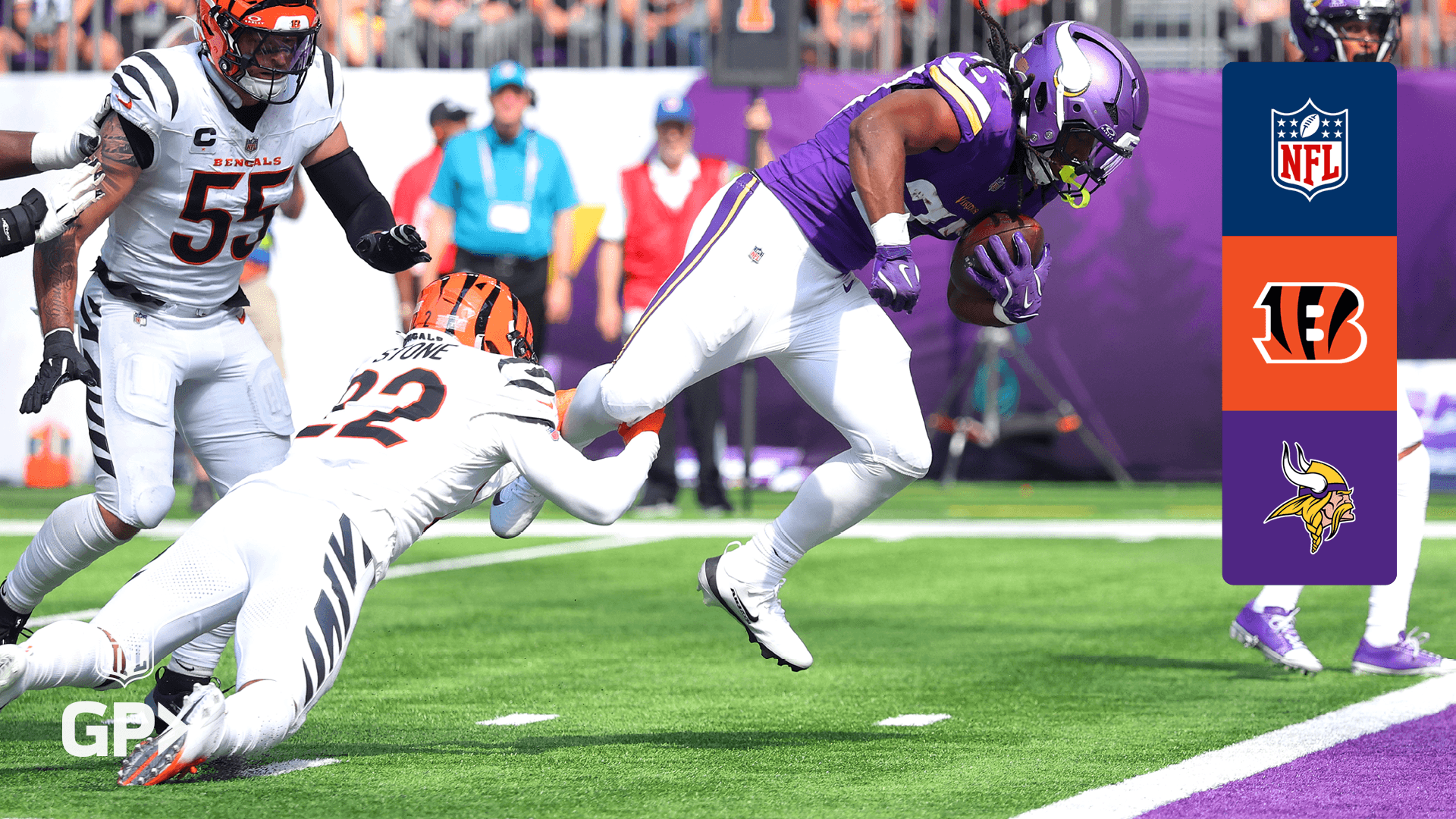Choose the Minnesota Vikings logo tile
This screenshot has width=1456, height=819.
[x=1309, y=497]
